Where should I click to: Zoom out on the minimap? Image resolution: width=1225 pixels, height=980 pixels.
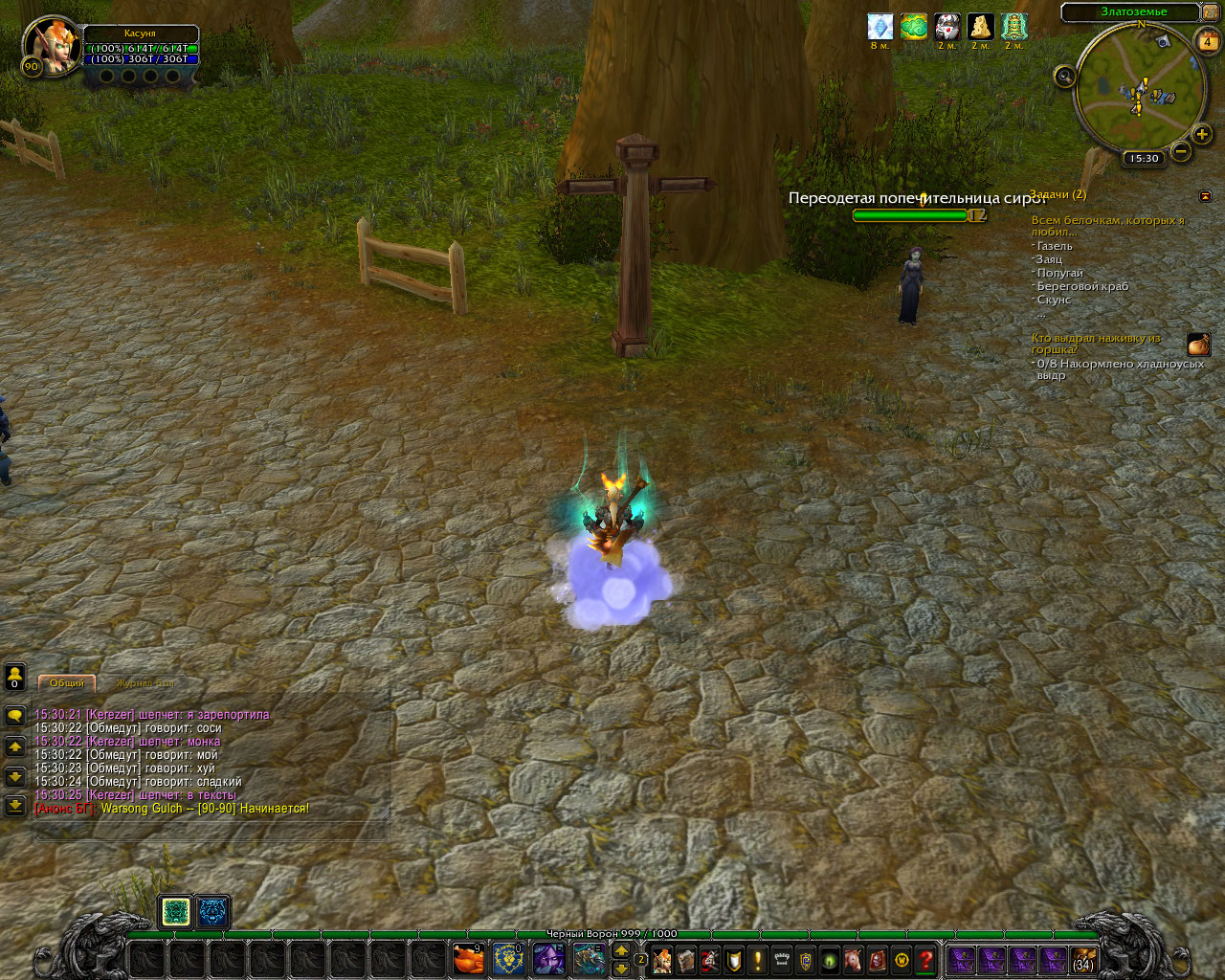1181,151
